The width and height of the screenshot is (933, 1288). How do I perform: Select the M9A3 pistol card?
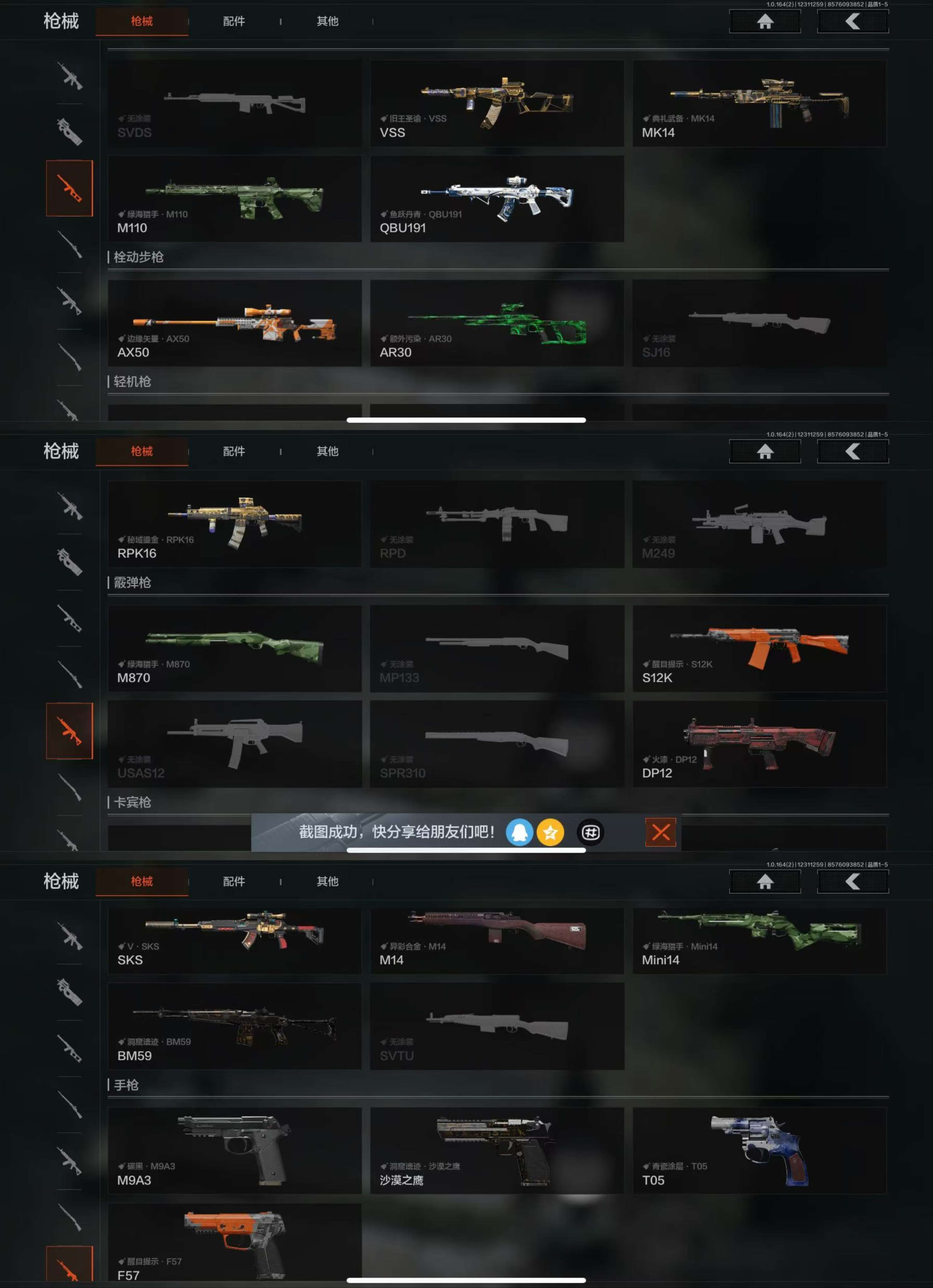pos(234,1151)
